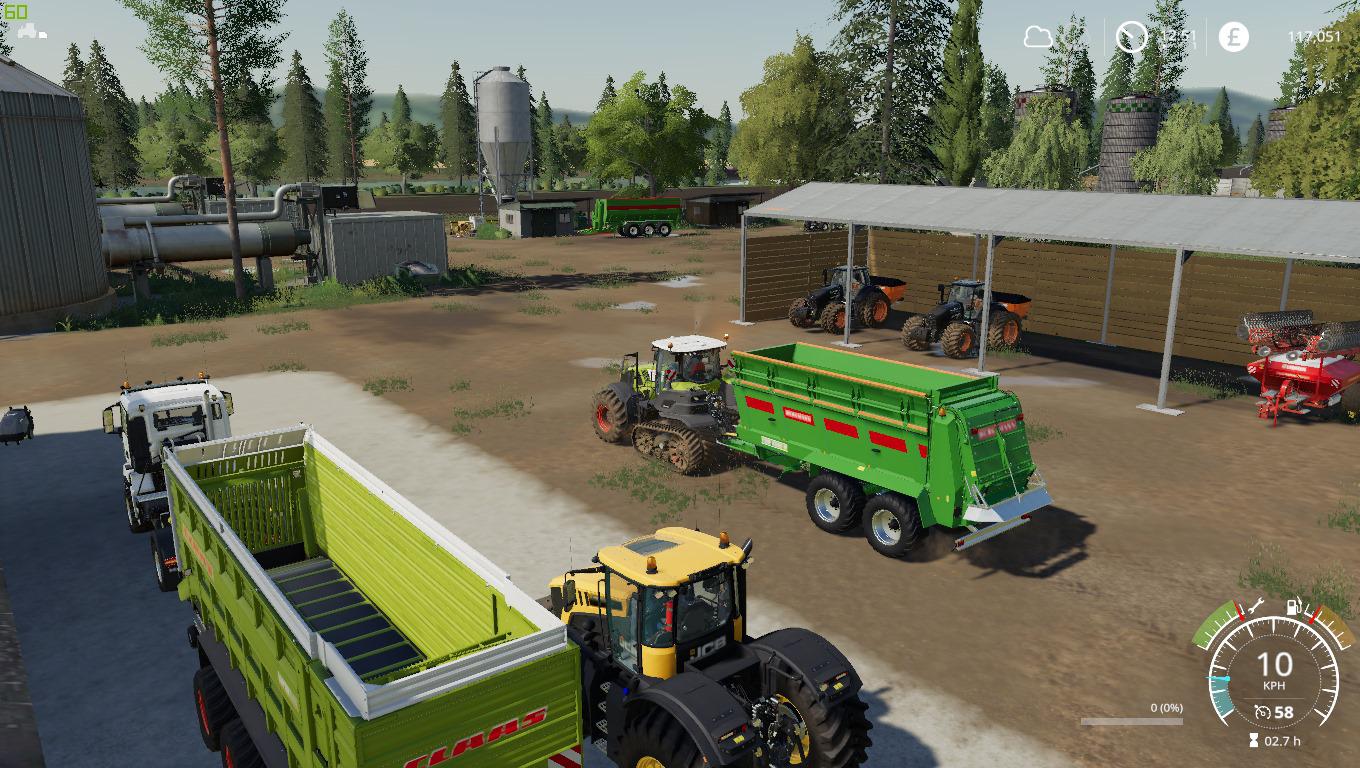Click the game clock icon
Viewport: 1360px width, 768px height.
tap(1132, 37)
